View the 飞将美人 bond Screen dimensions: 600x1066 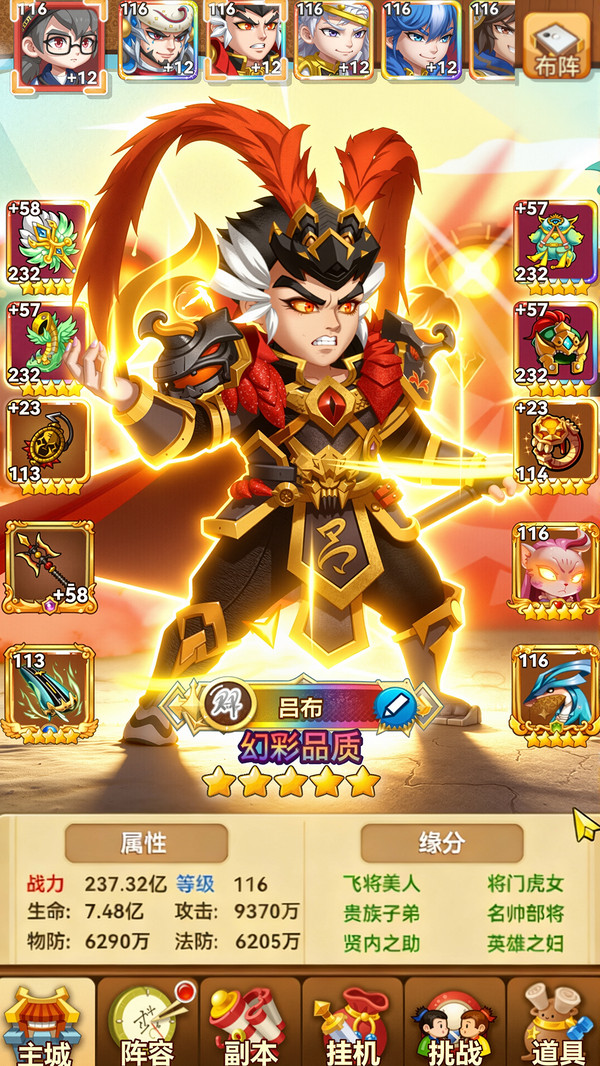[381, 884]
